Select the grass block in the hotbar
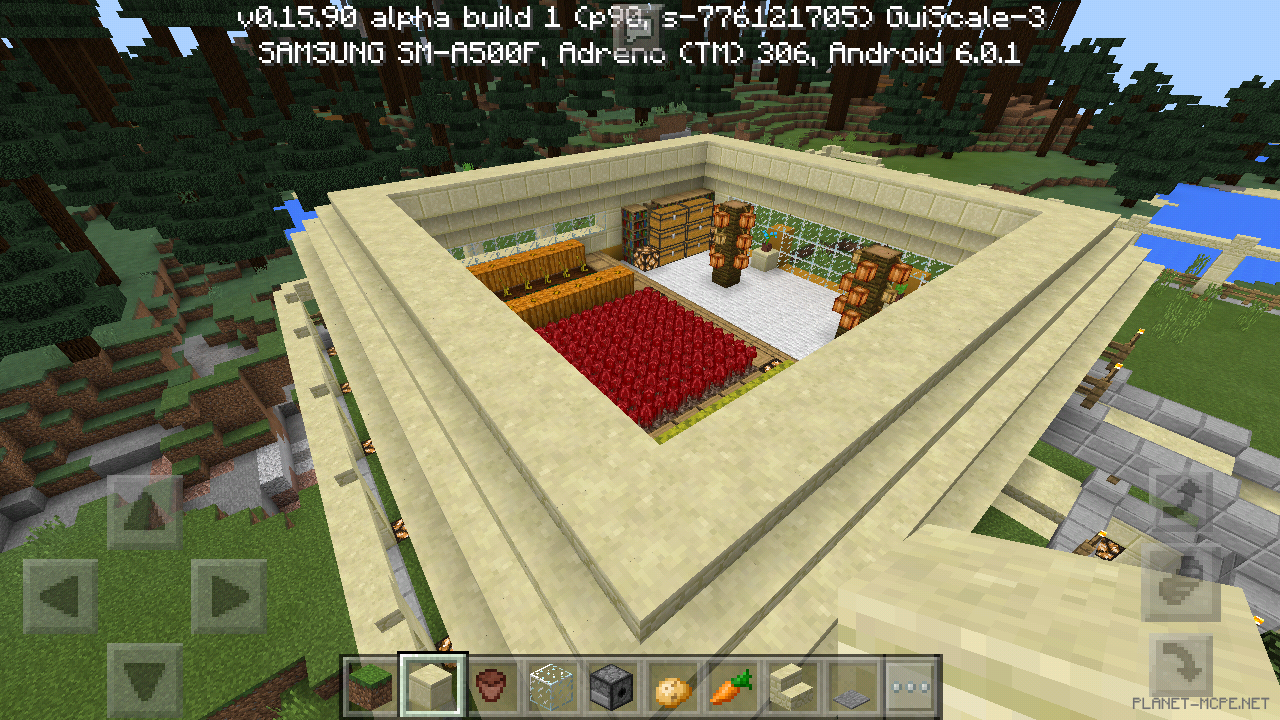The image size is (1280, 720). (369, 686)
